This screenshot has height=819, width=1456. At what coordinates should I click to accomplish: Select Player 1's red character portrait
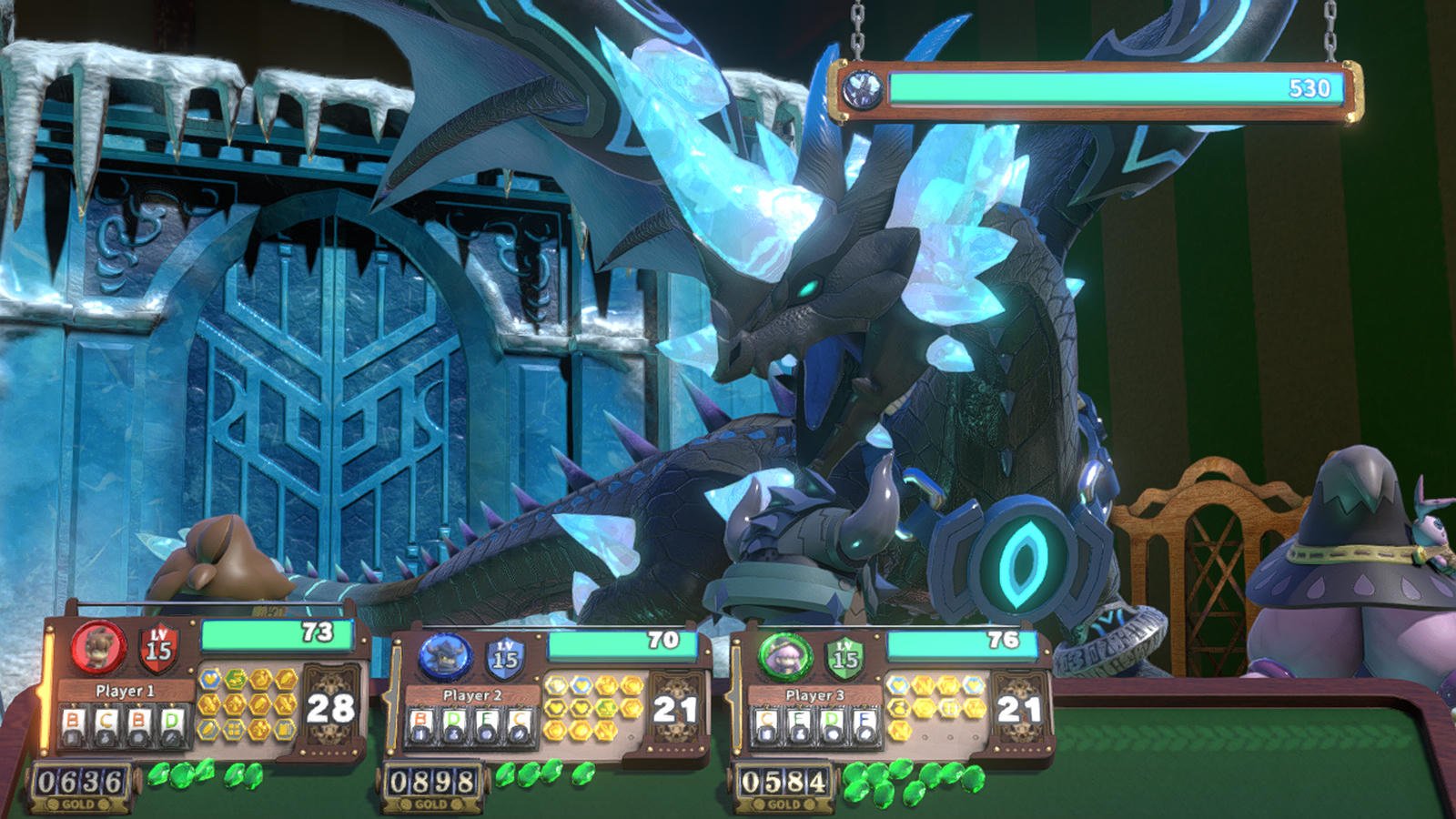(98, 646)
